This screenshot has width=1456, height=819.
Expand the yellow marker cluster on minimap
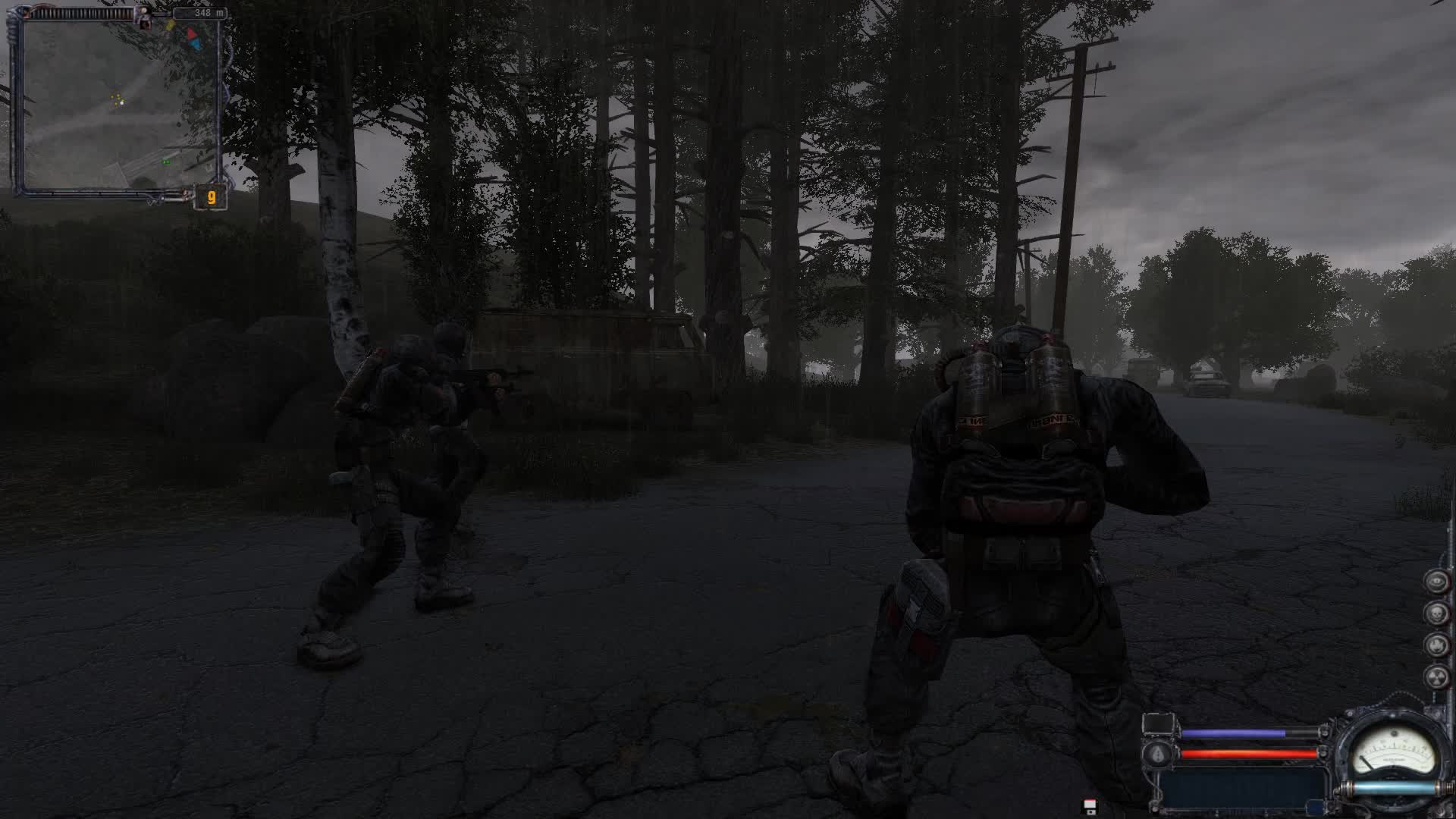(x=115, y=99)
